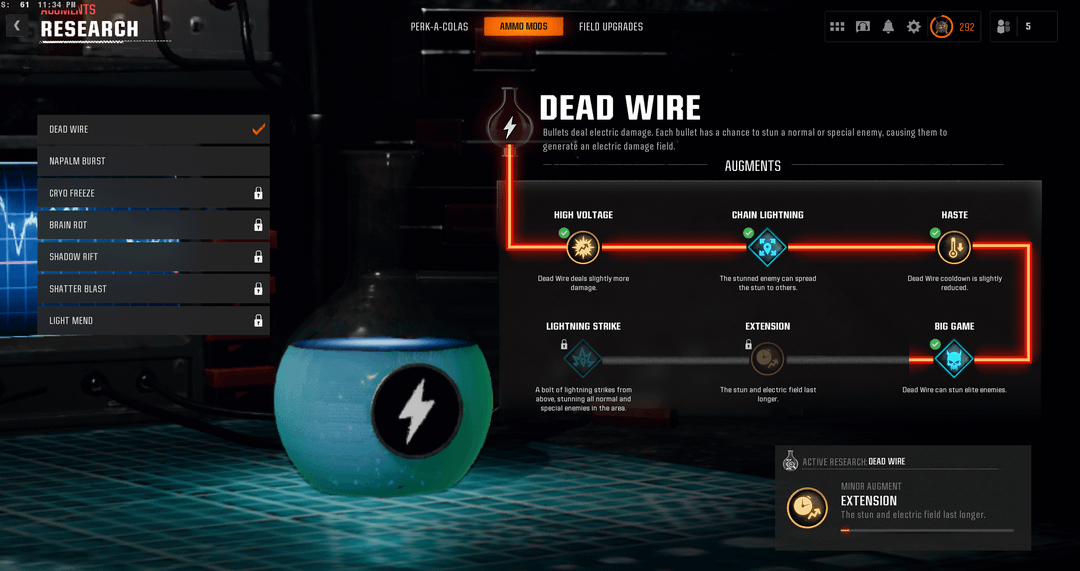Select the locked Brain Rot entry
This screenshot has height=571, width=1080.
pos(153,225)
